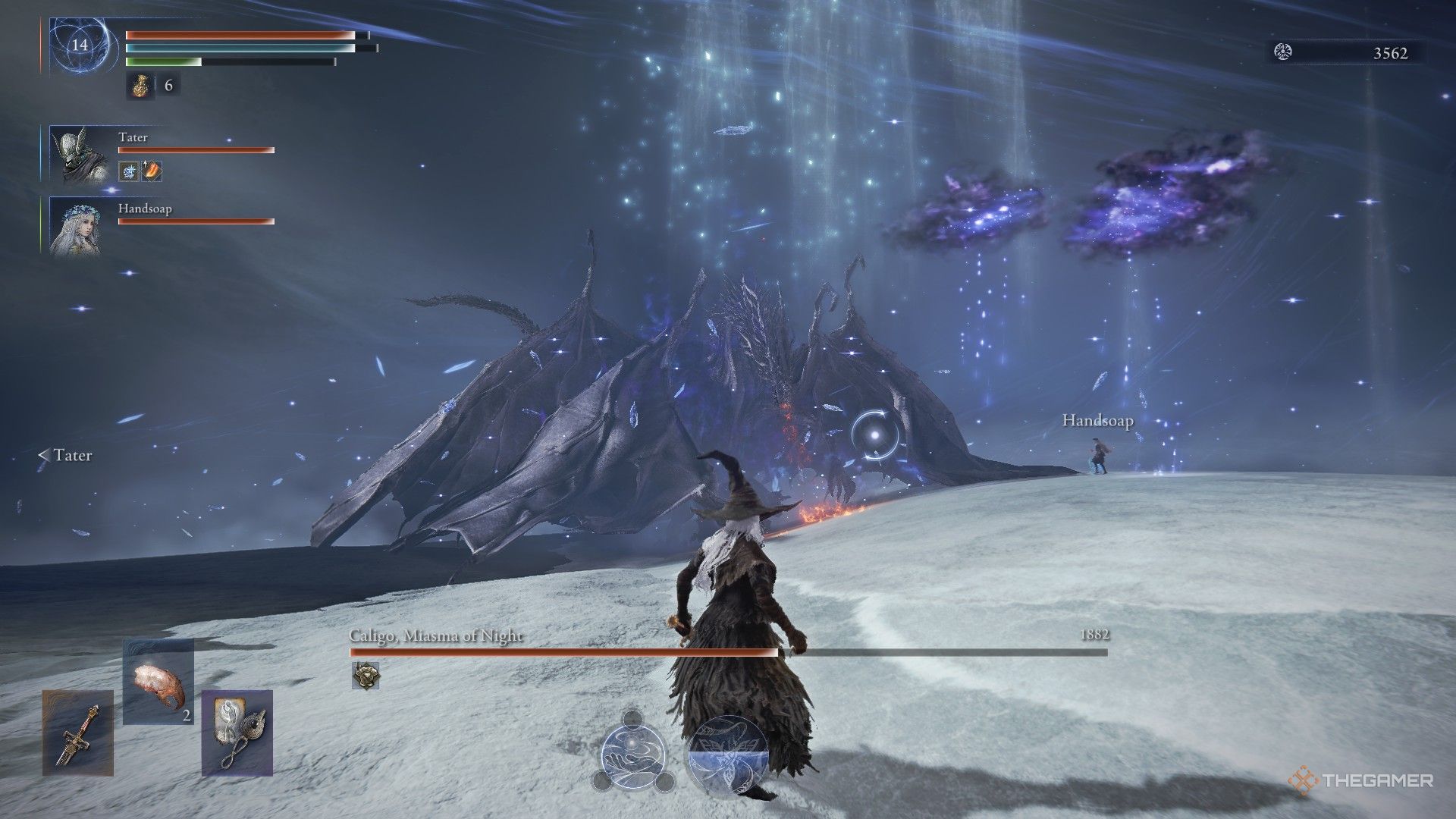Click the crimson flask icon showing 6 uses
1456x819 pixels.
point(141,86)
